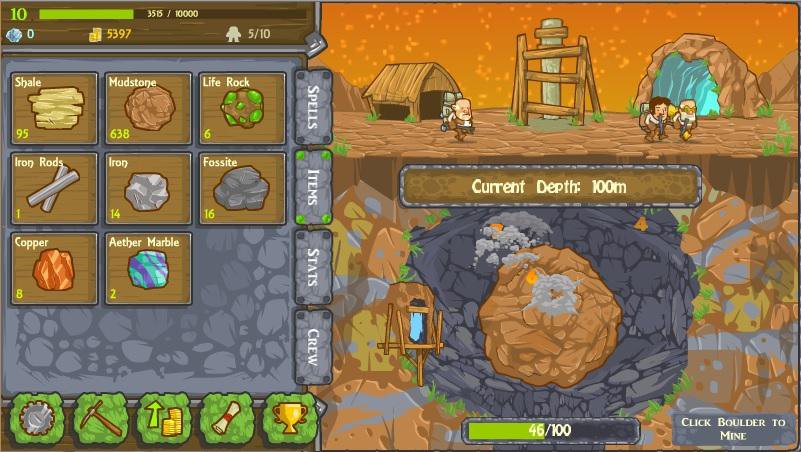Choose the Fossite item slot

tap(241, 188)
